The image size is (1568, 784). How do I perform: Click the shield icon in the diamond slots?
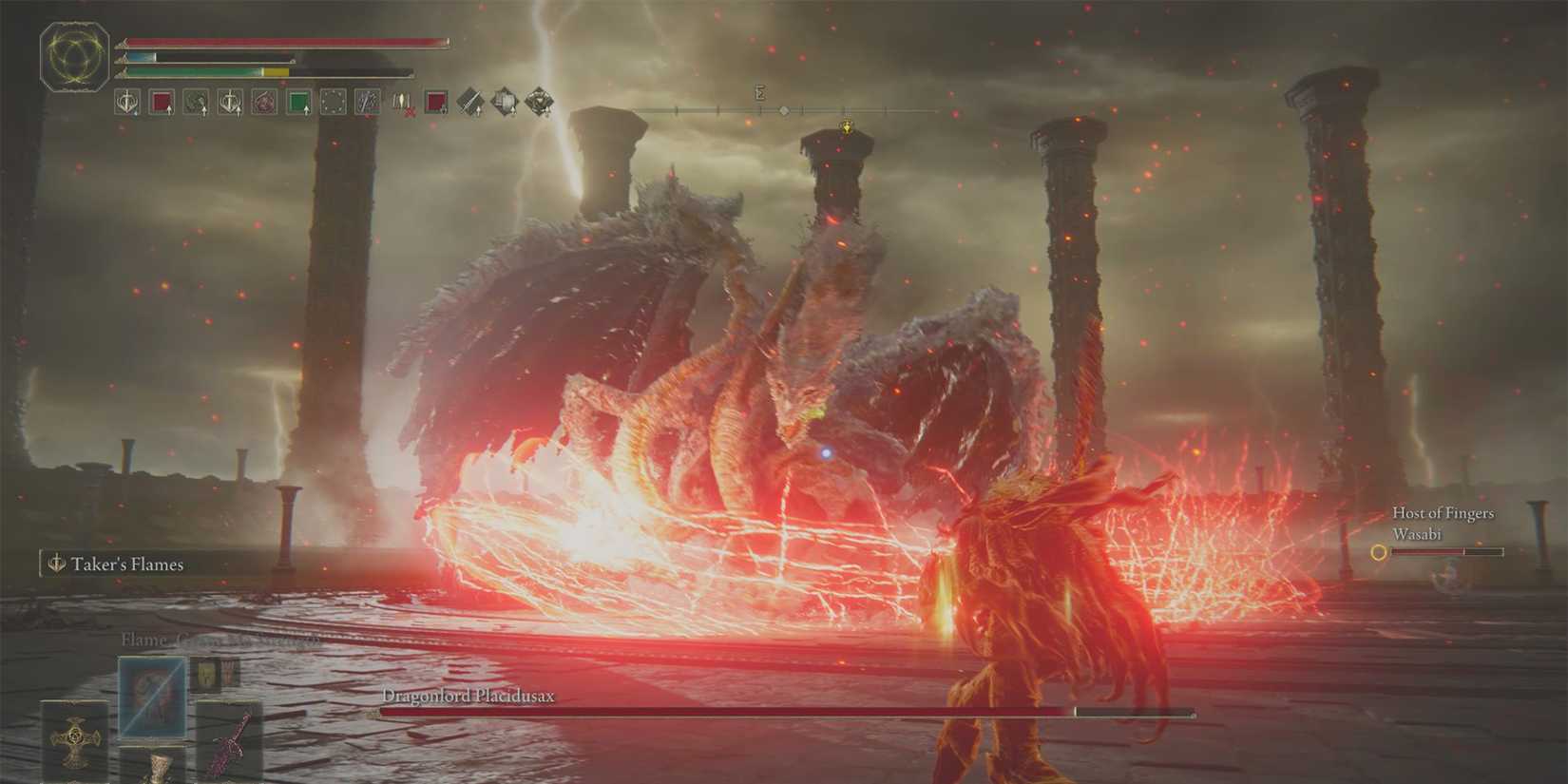504,101
